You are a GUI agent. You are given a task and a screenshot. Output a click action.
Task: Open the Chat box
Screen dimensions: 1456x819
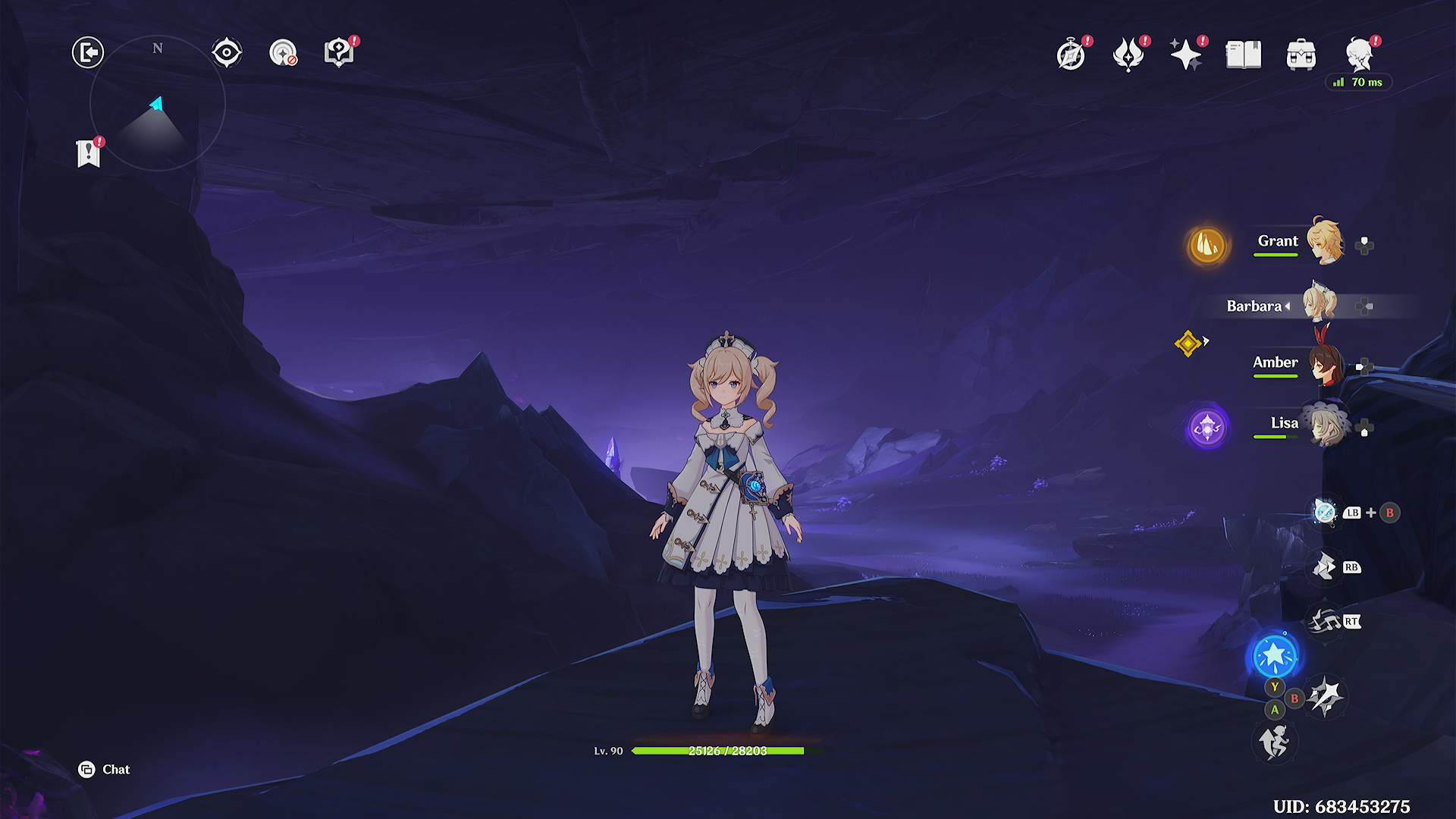[105, 770]
